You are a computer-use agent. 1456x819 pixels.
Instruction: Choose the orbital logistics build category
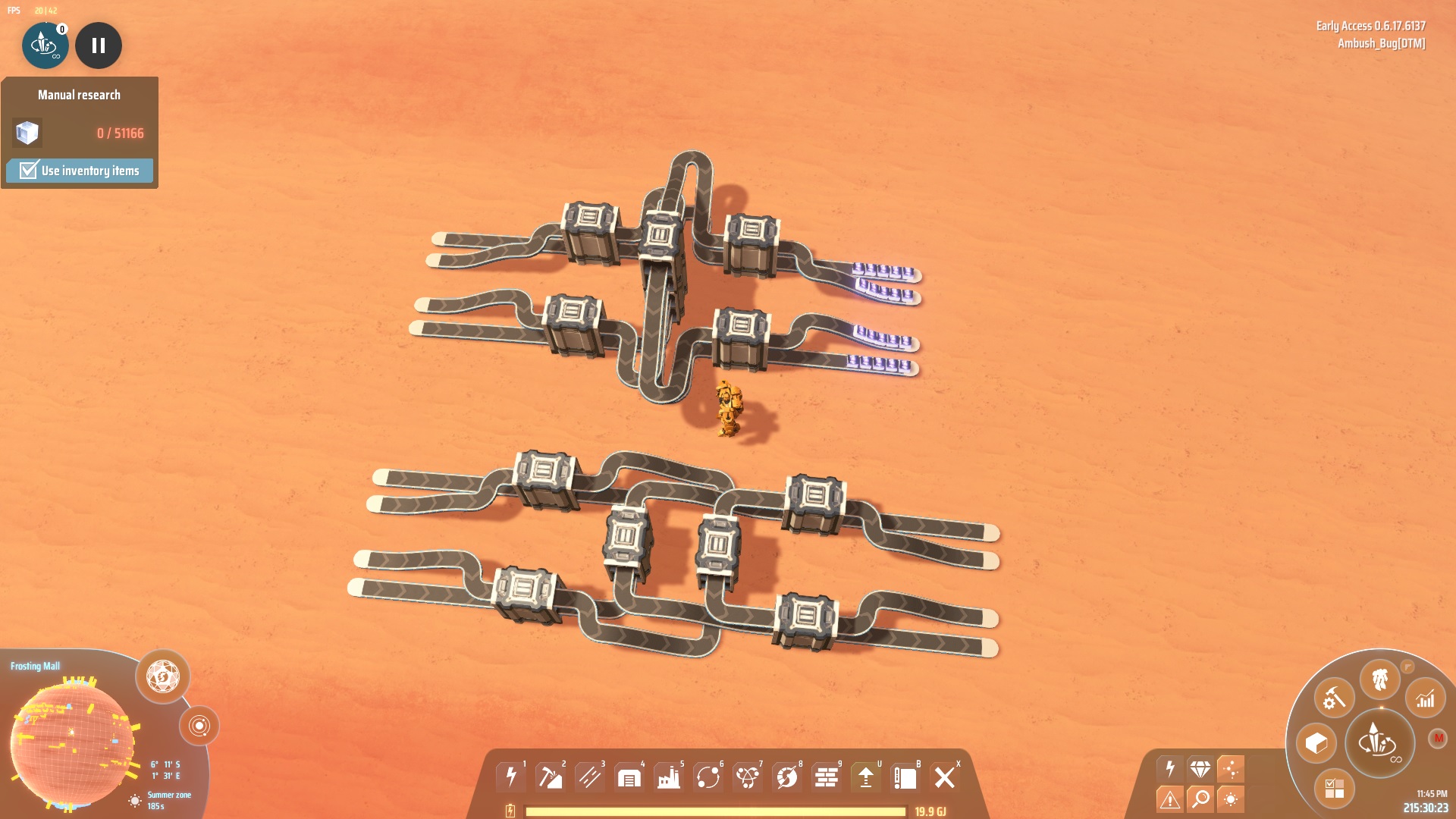[x=708, y=777]
